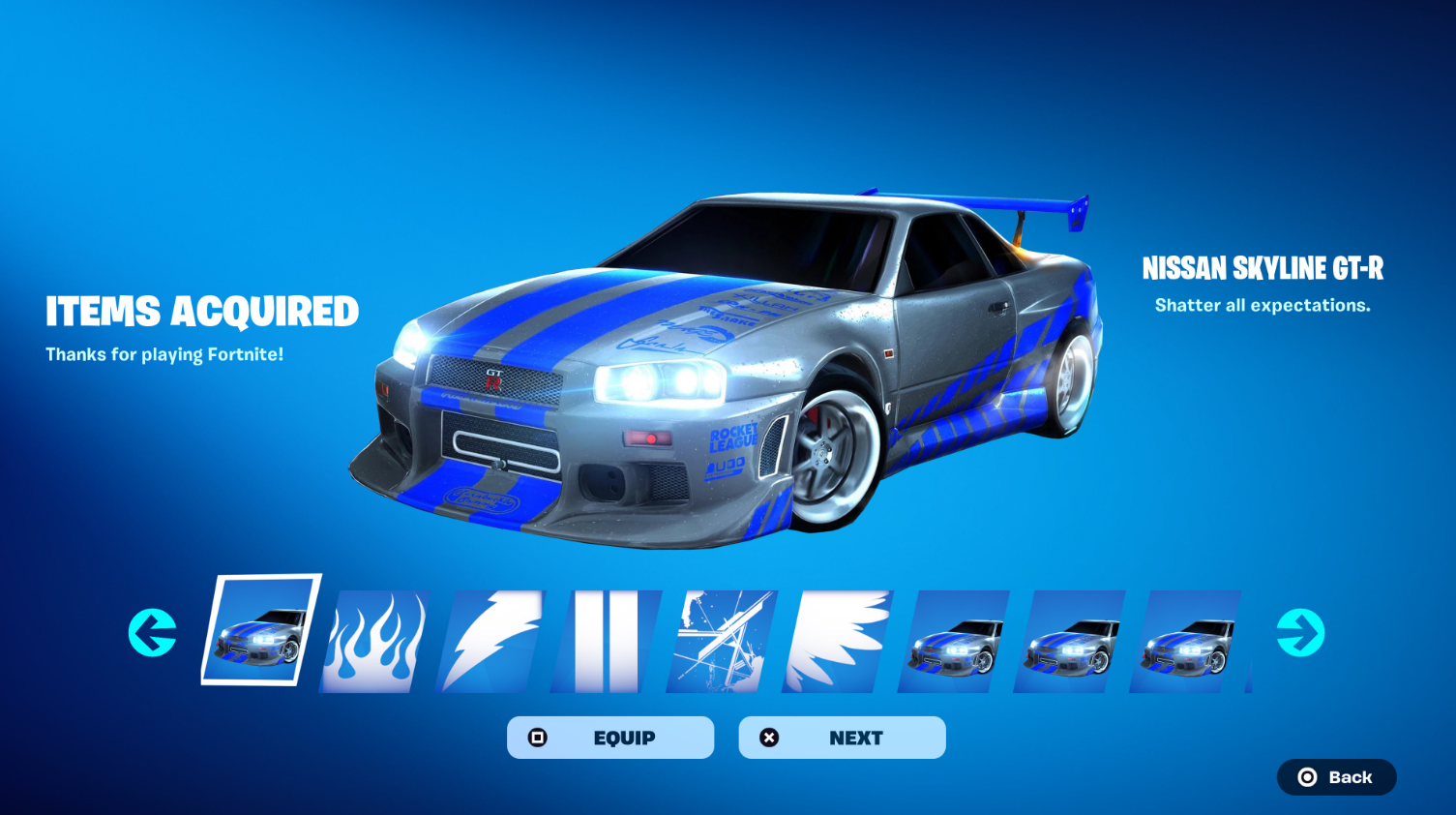The image size is (1456, 815).
Task: Pick the shattered glass decal thumbnail
Action: pos(722,641)
